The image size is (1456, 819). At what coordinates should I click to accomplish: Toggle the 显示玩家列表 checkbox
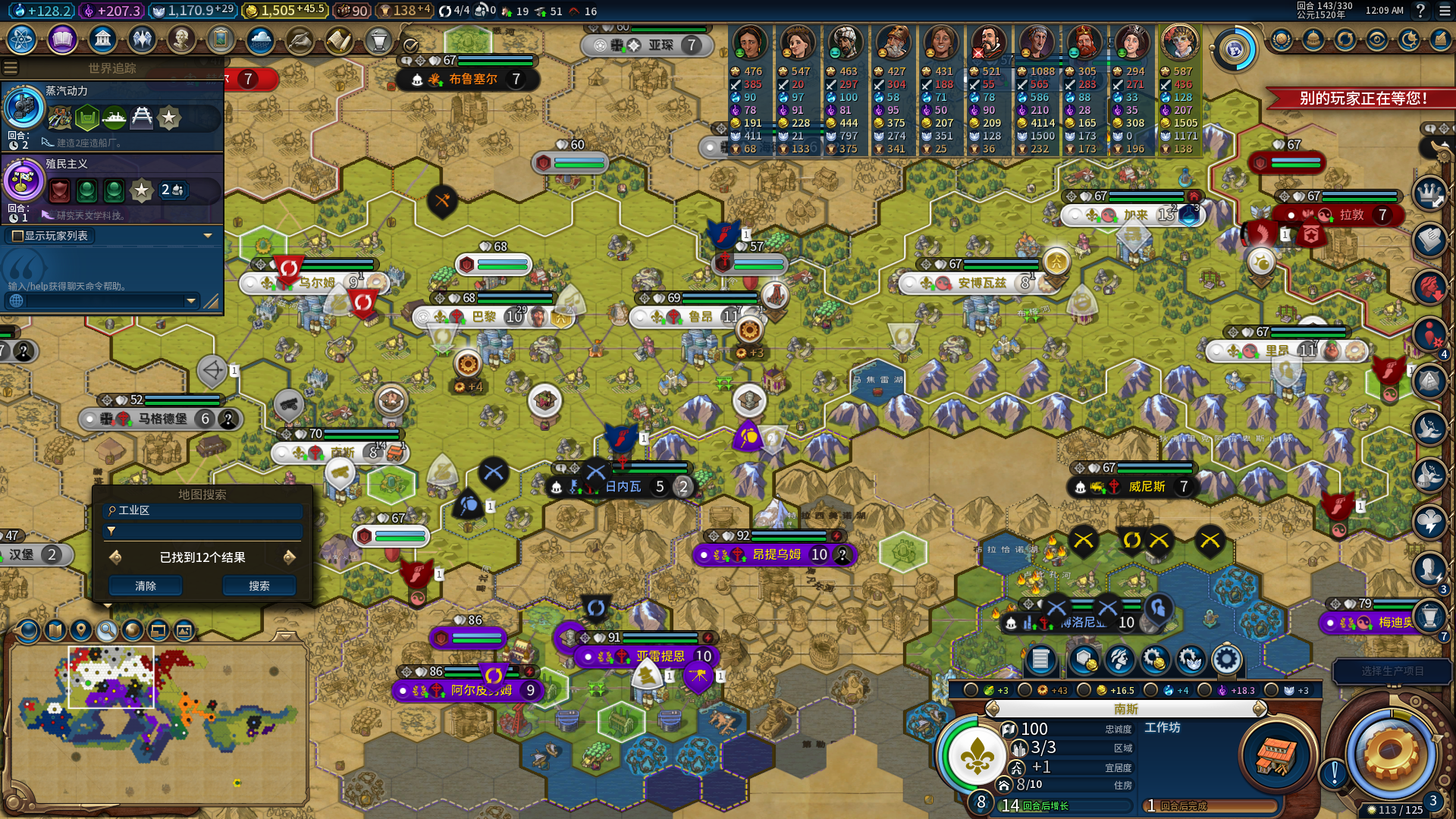17,236
